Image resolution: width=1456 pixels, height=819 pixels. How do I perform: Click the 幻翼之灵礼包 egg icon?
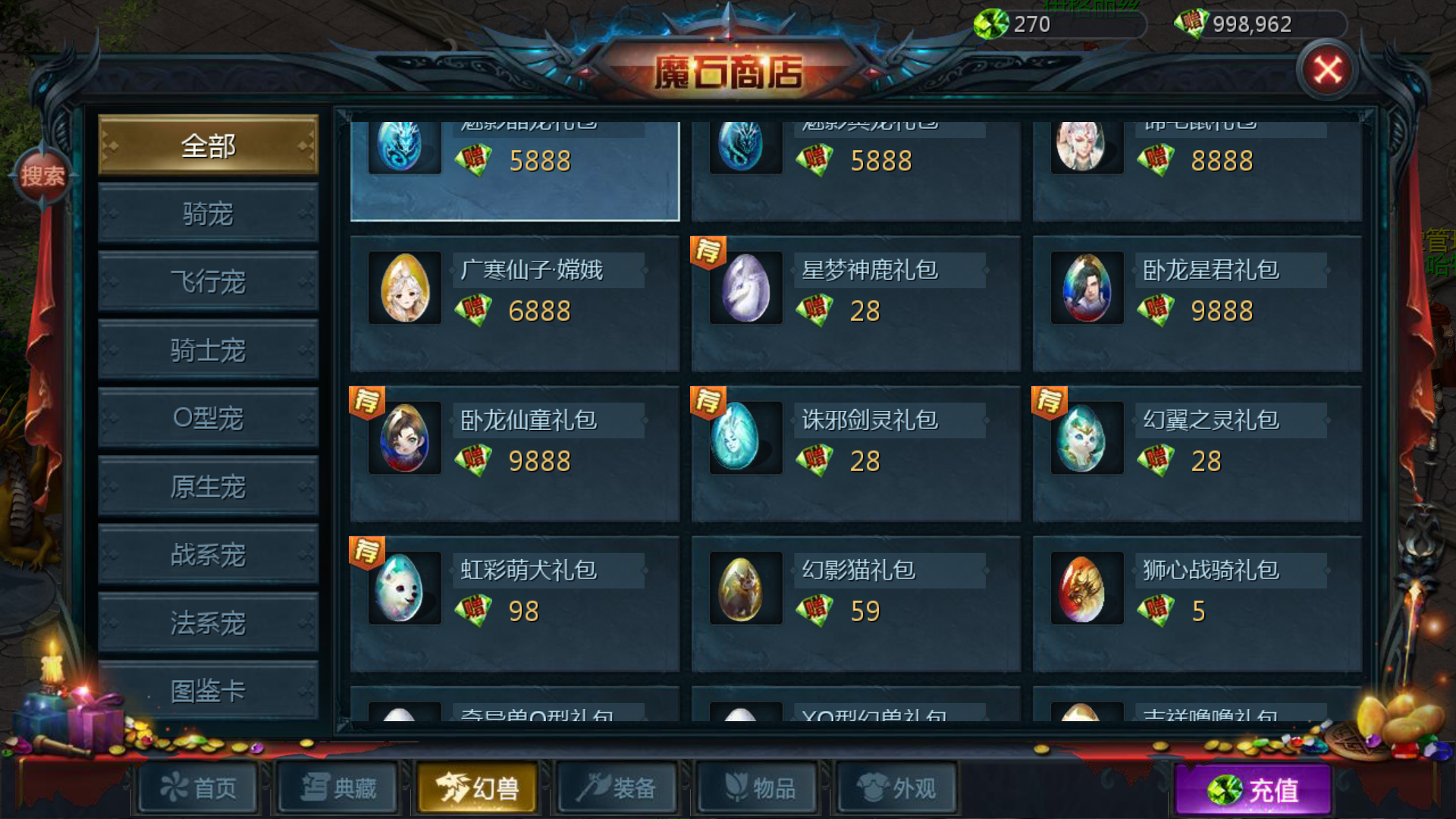1087,439
